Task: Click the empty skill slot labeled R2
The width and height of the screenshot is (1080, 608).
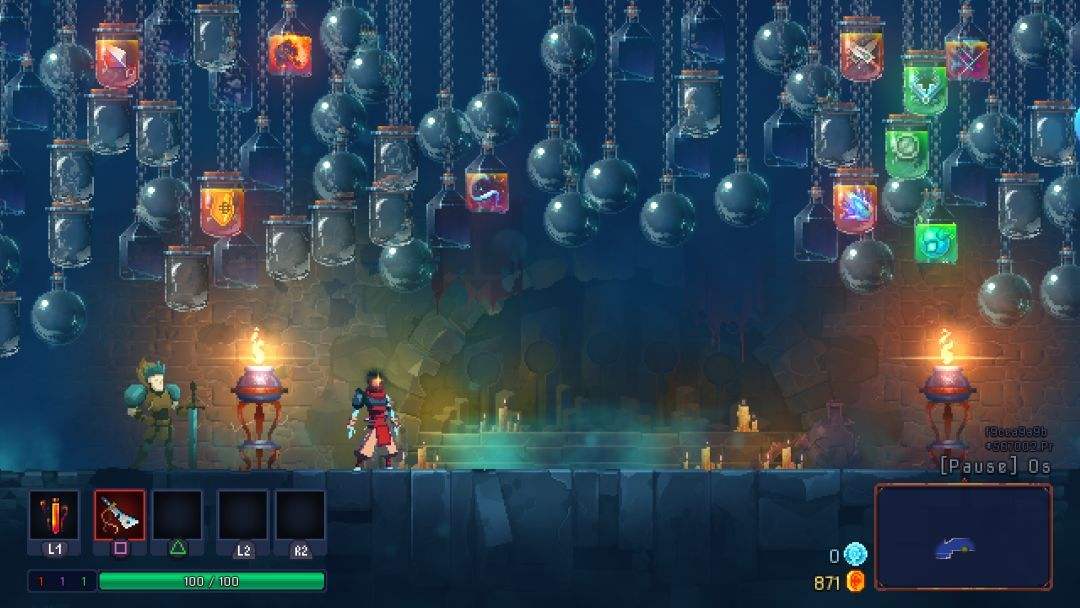Action: 300,516
